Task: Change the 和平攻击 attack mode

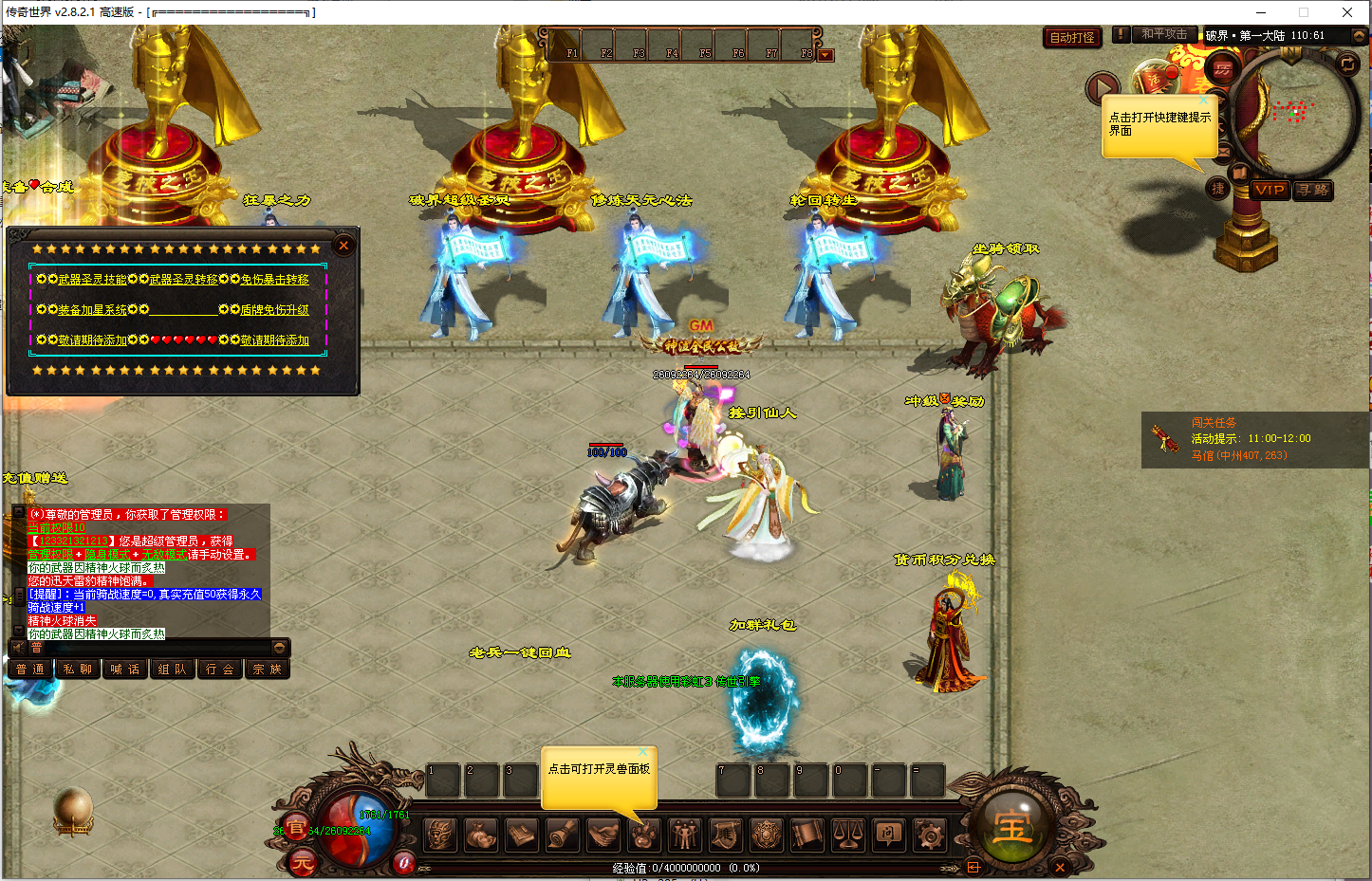Action: pyautogui.click(x=1163, y=34)
